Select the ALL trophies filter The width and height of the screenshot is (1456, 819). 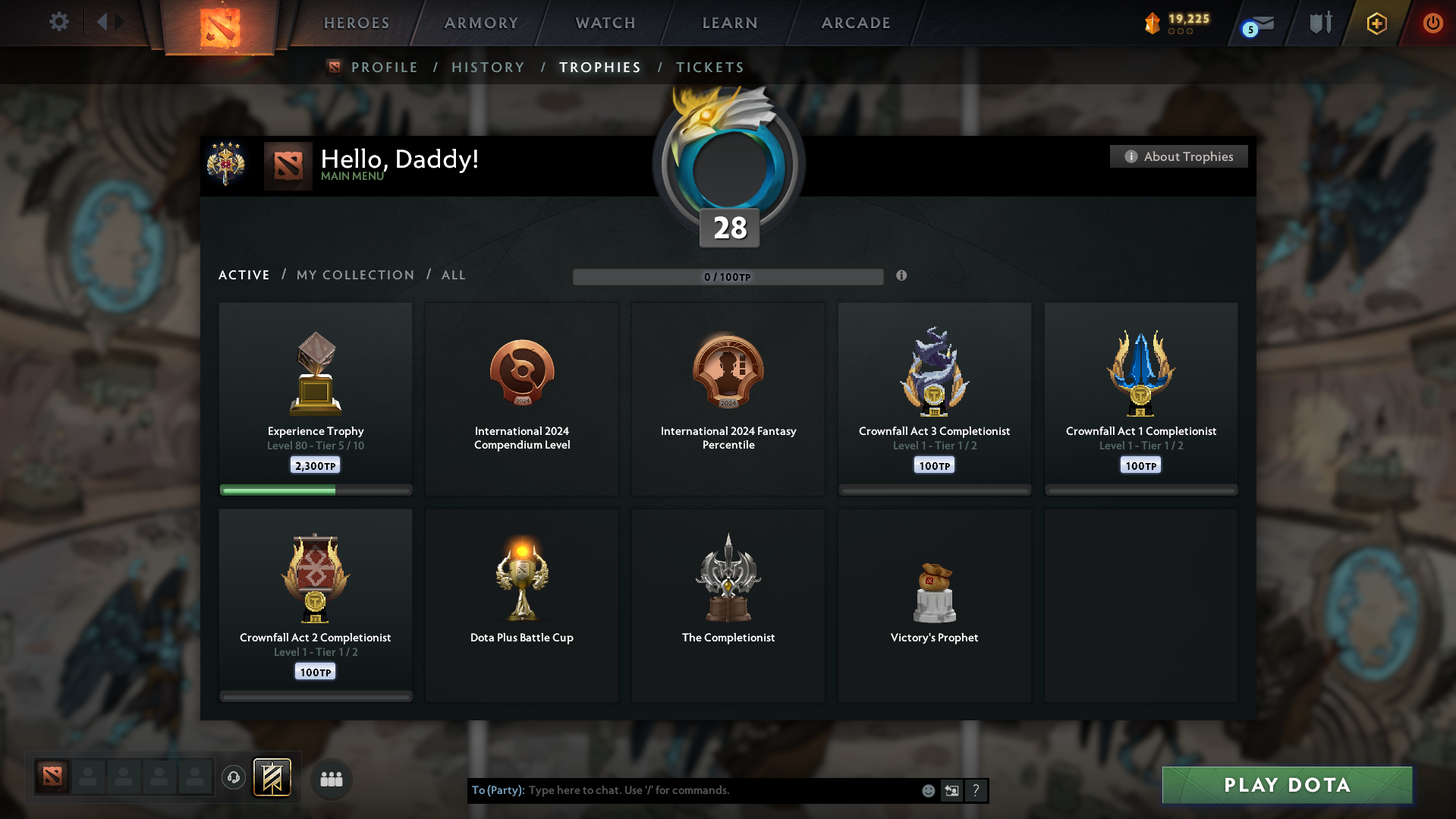coord(453,275)
